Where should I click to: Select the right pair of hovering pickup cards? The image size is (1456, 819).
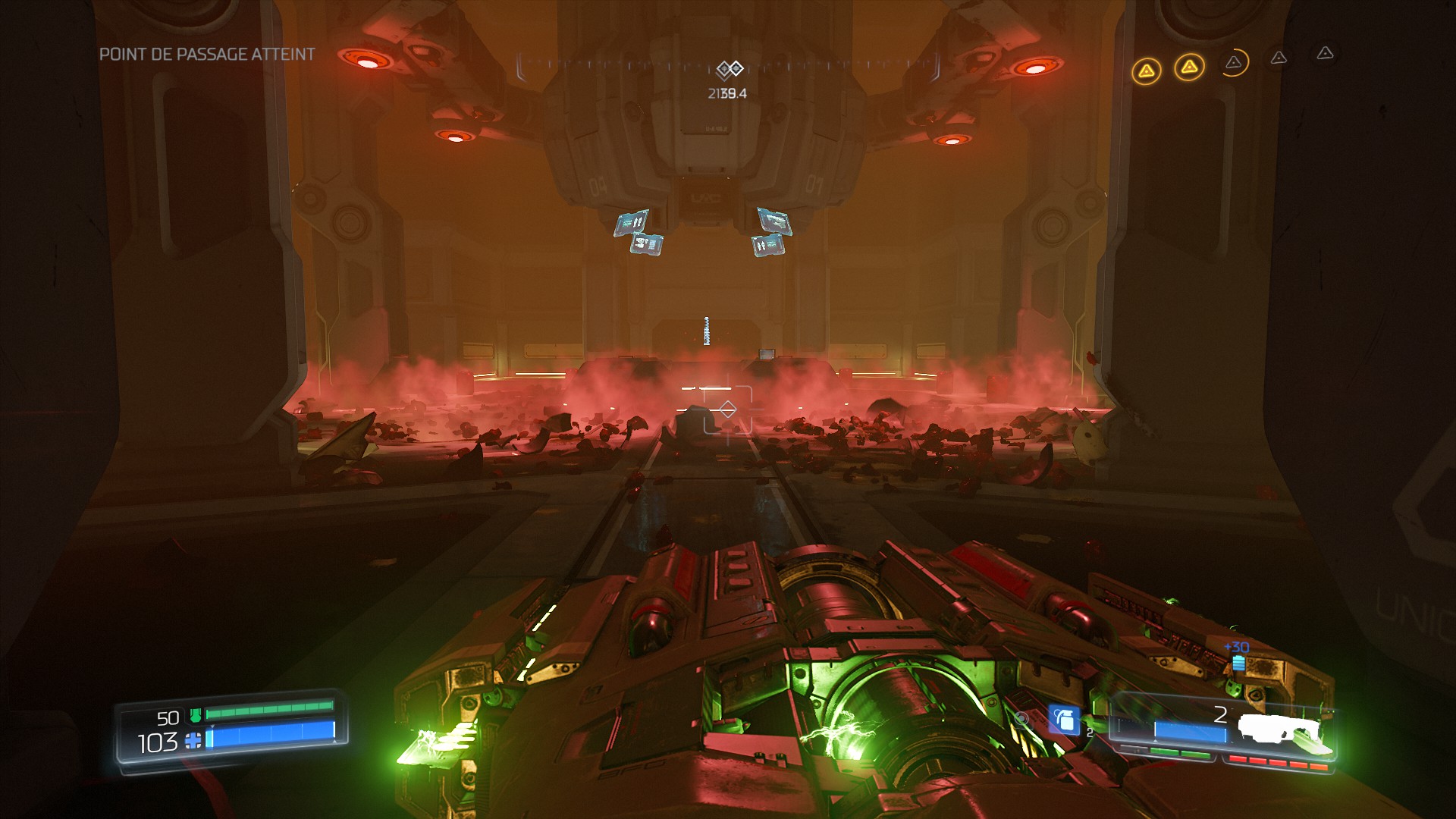pos(770,231)
